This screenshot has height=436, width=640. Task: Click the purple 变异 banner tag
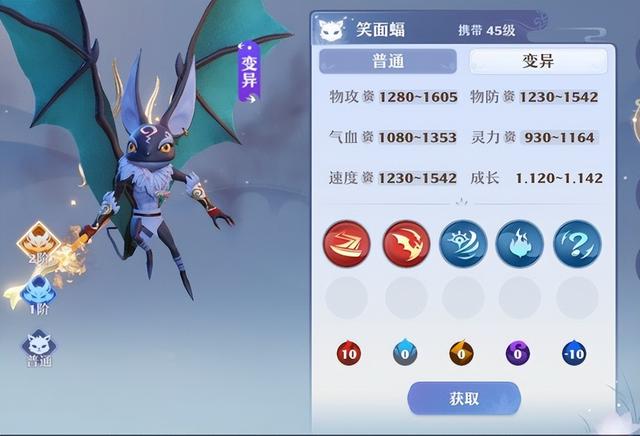pyautogui.click(x=249, y=72)
